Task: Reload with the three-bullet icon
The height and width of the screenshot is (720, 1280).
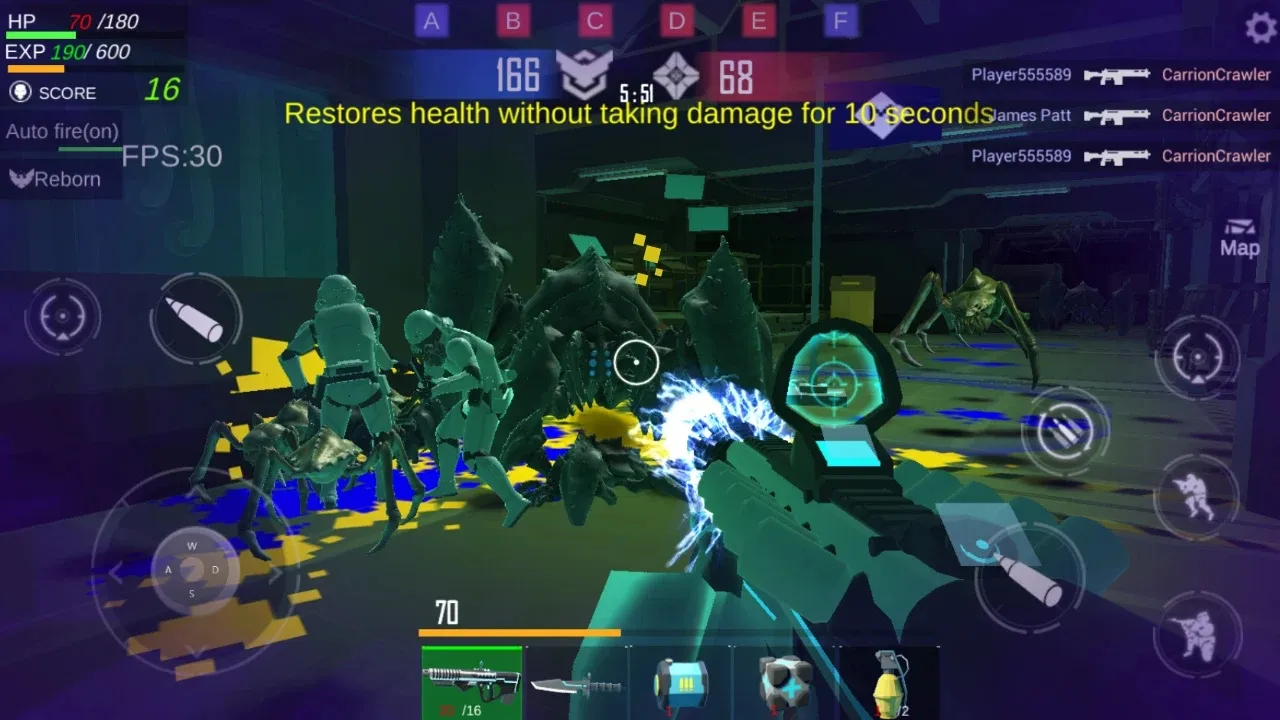Action: (1064, 431)
